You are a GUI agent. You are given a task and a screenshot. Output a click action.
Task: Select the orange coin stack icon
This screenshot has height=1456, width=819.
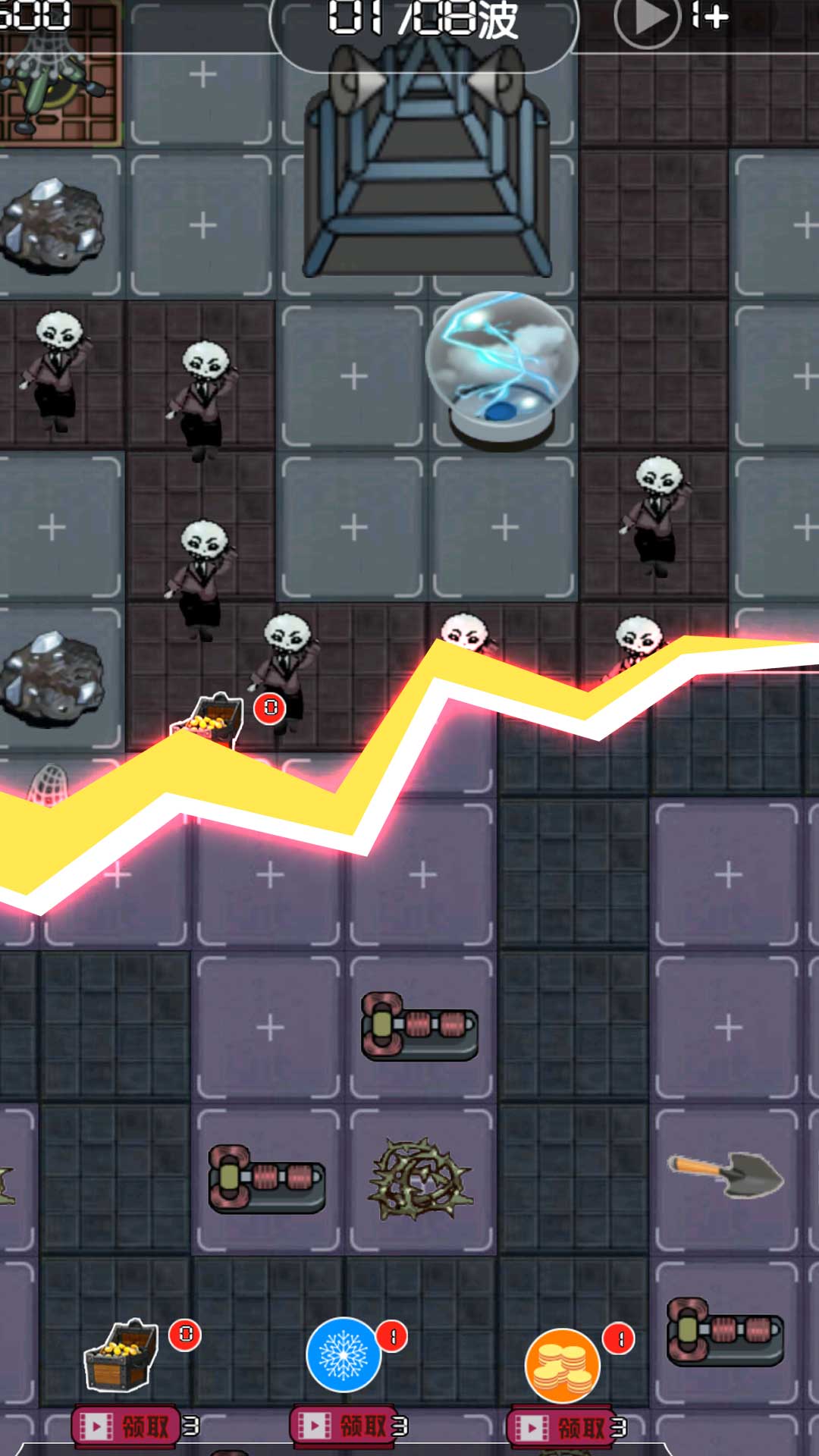pyautogui.click(x=562, y=1366)
